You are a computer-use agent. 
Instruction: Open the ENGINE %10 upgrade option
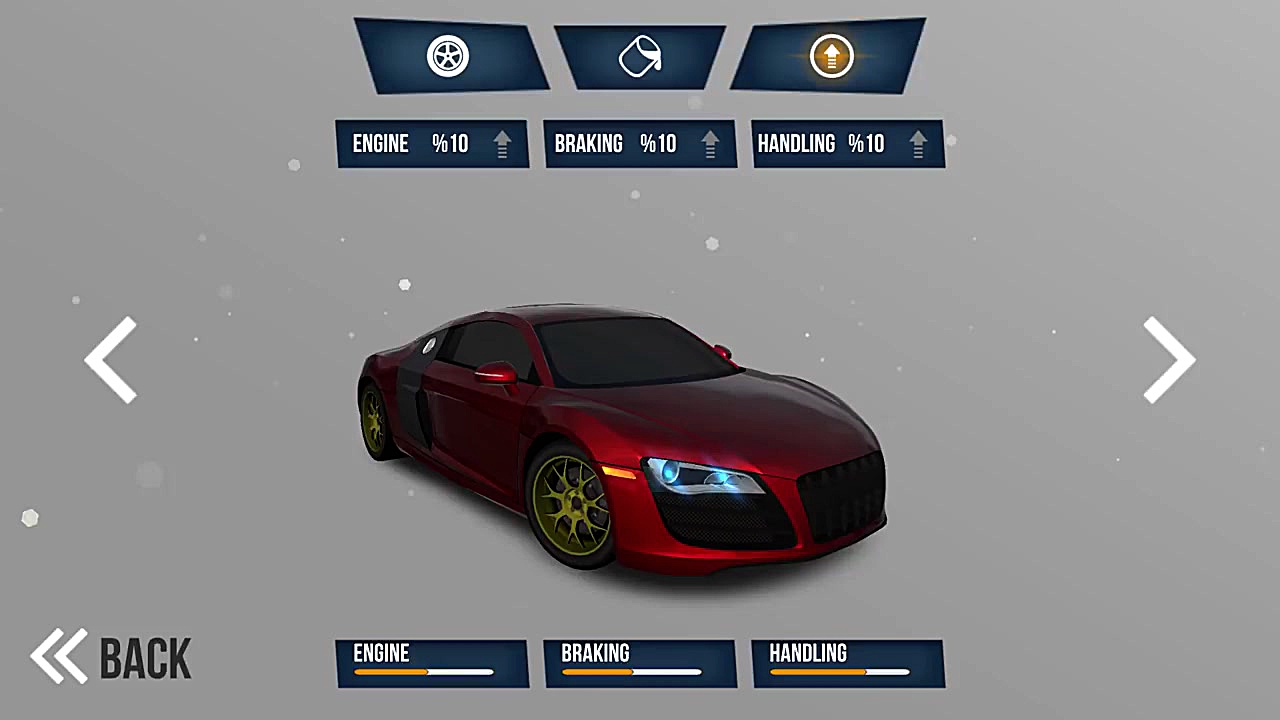432,143
